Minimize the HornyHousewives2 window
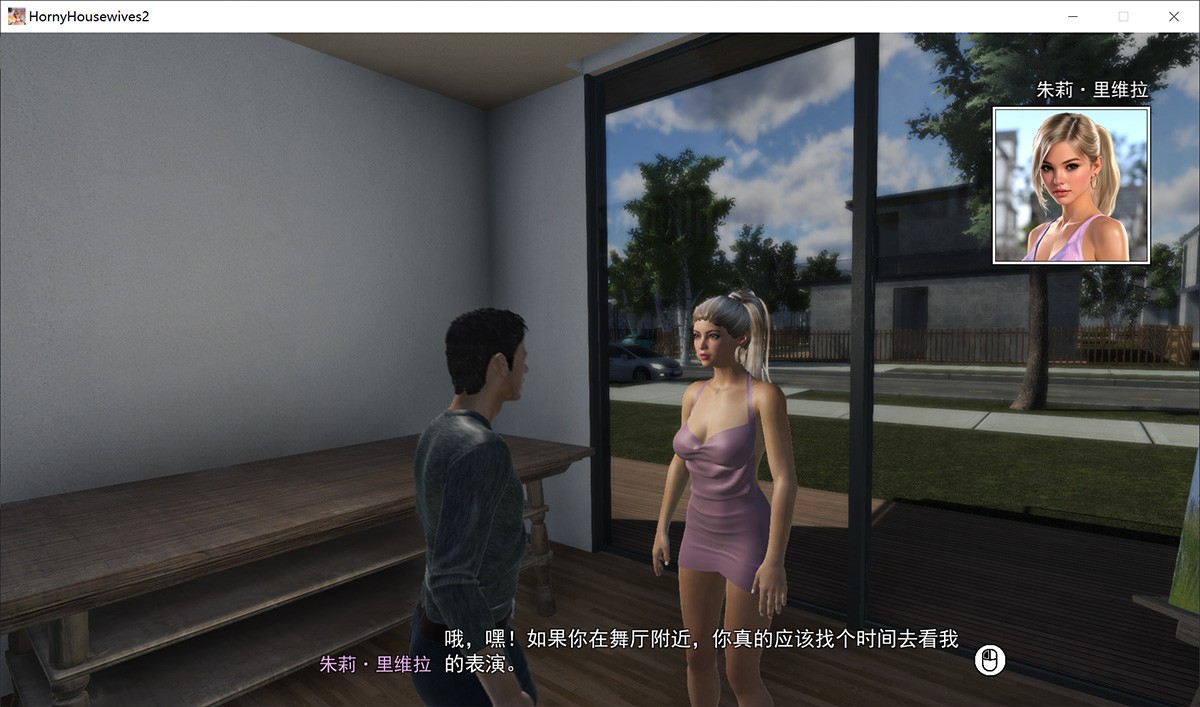 (x=1072, y=16)
